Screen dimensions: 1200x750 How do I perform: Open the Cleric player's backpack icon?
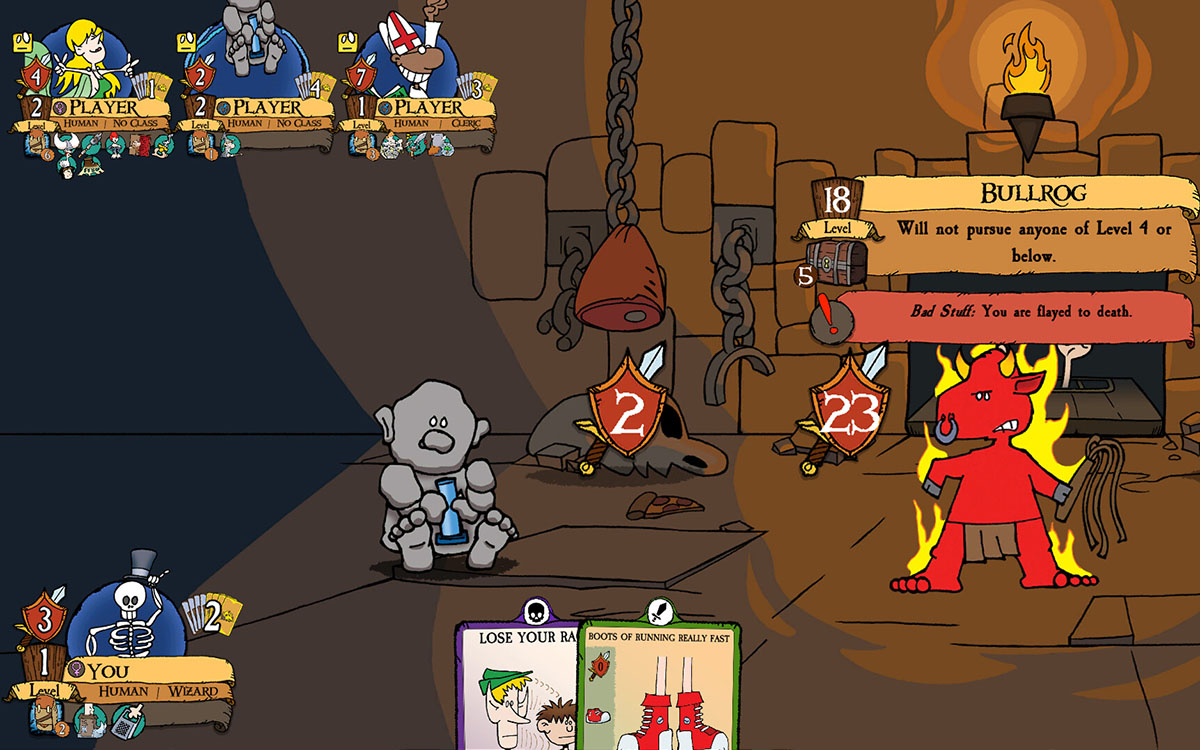[361, 146]
